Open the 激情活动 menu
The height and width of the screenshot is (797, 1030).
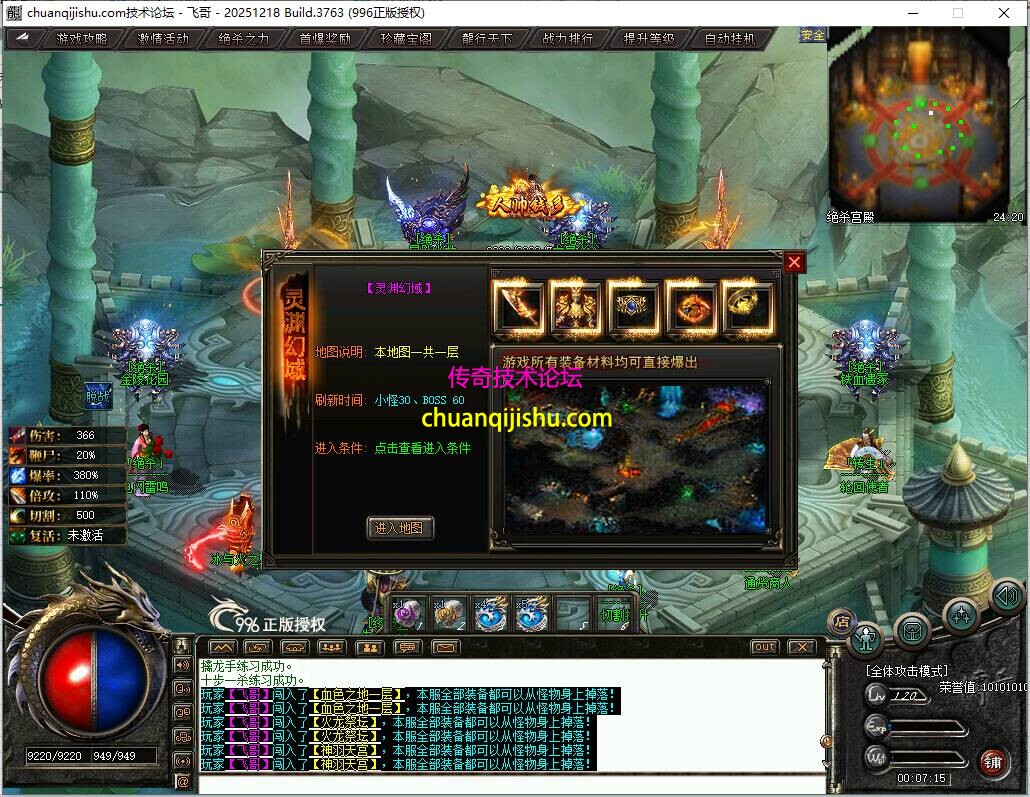click(163, 39)
